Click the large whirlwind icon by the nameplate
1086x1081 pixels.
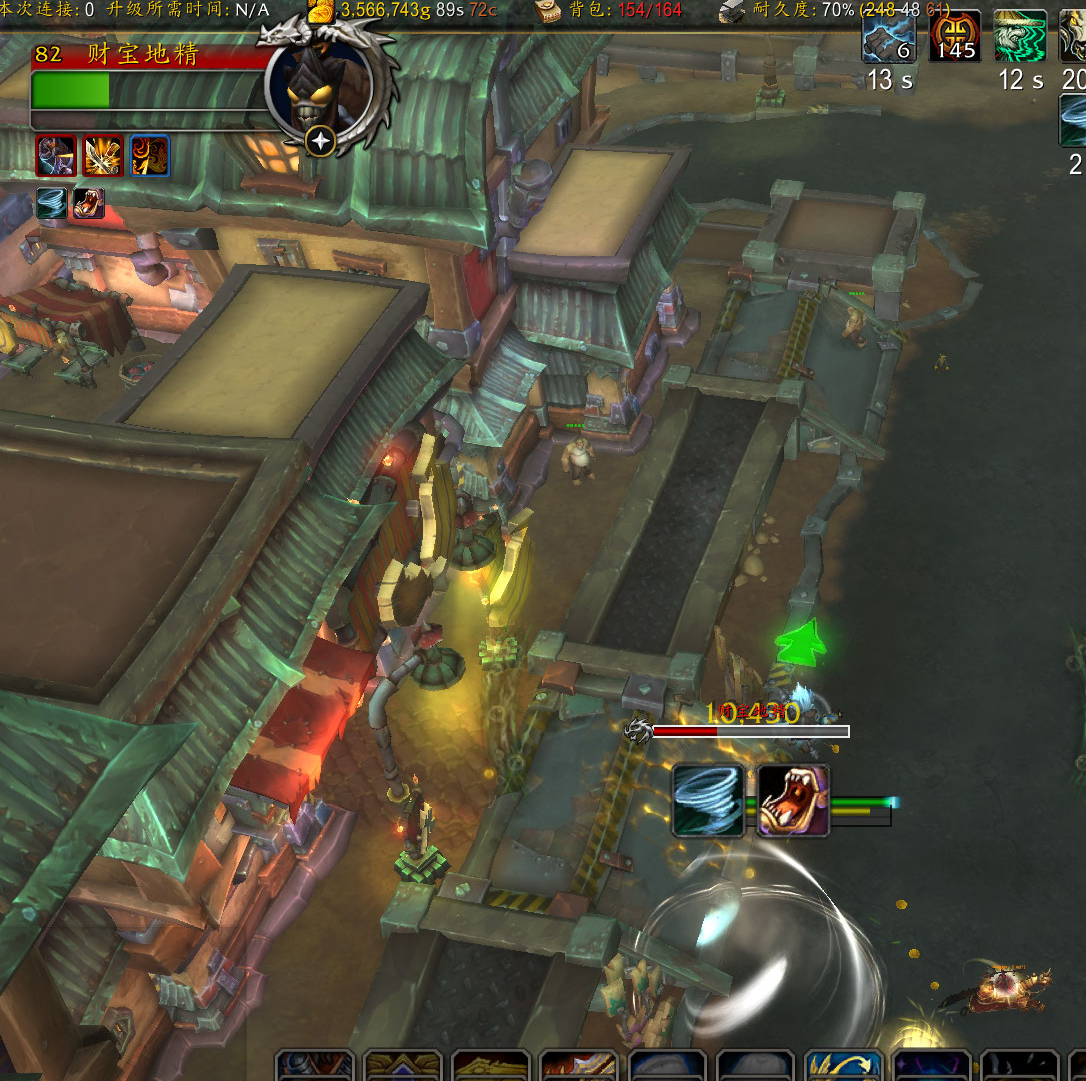pyautogui.click(x=708, y=800)
